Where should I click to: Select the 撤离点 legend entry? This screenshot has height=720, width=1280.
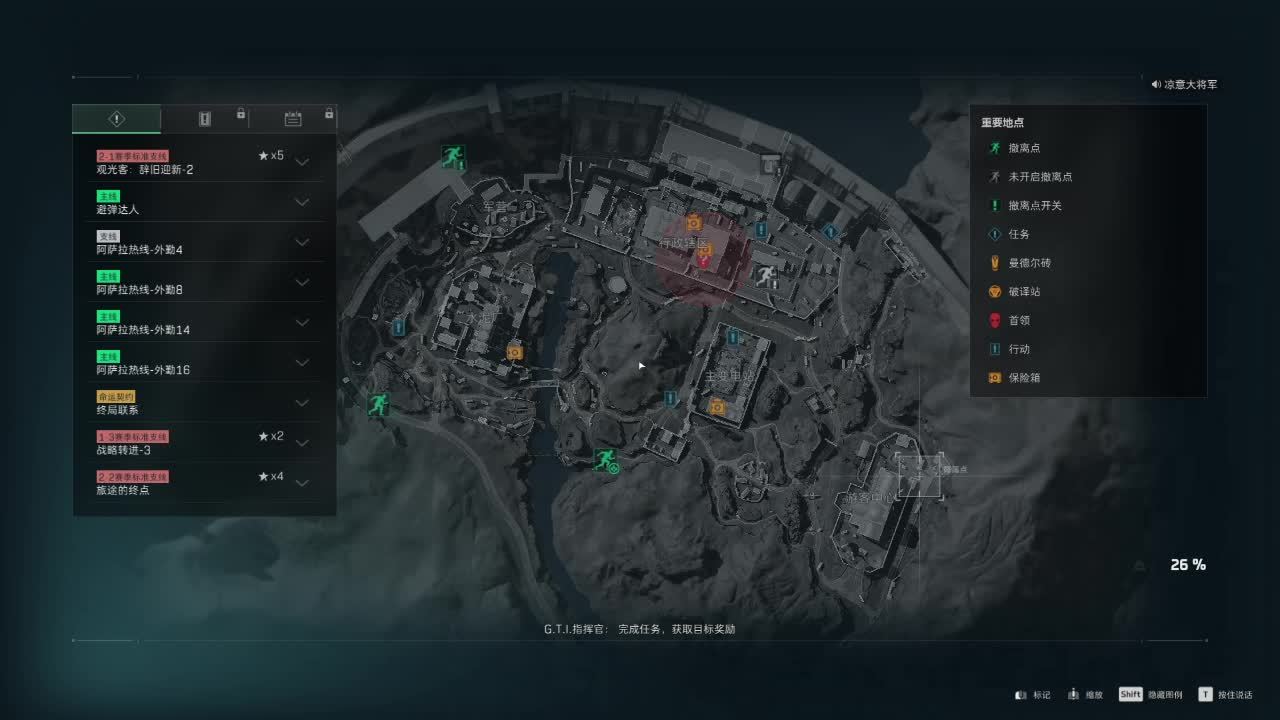pos(1024,148)
